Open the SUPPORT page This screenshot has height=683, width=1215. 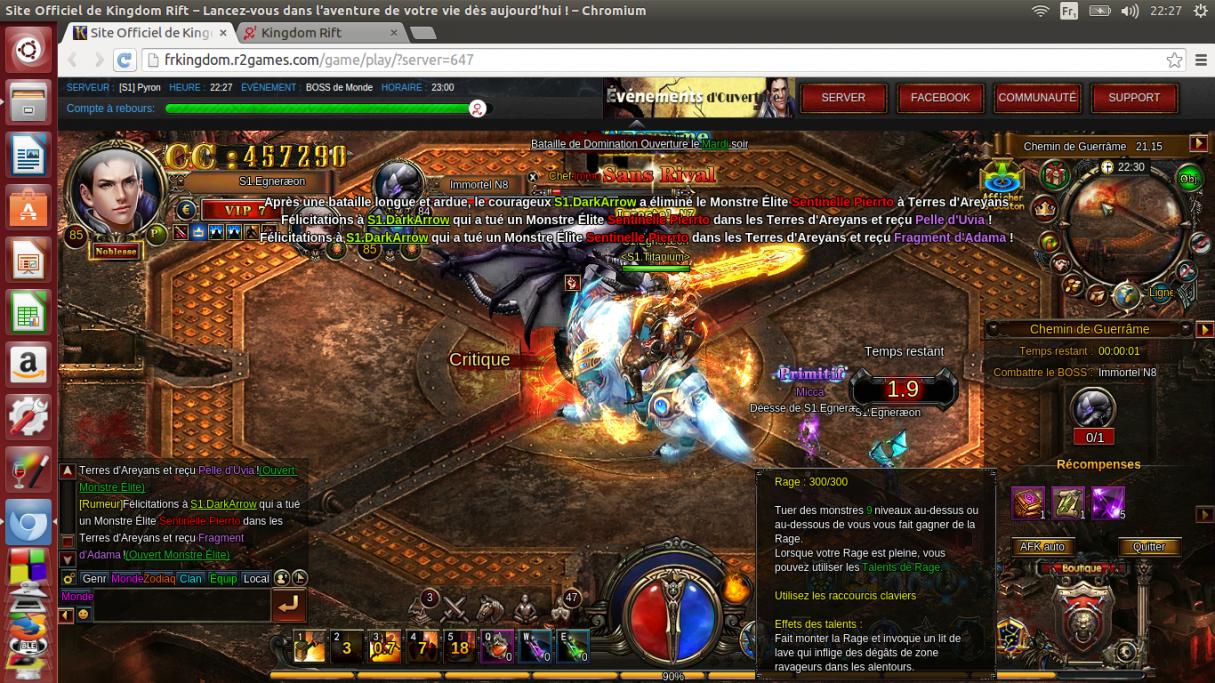point(1134,98)
